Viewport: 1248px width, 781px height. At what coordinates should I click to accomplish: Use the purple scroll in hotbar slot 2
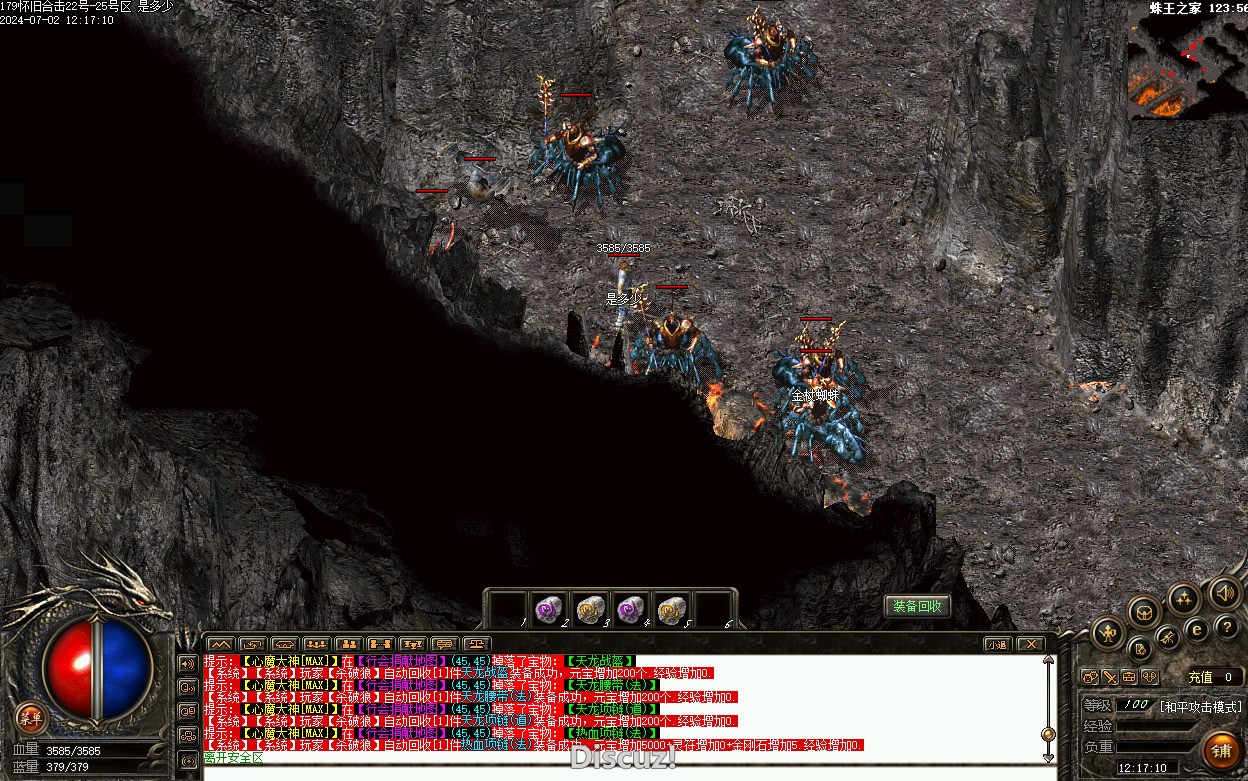(548, 609)
